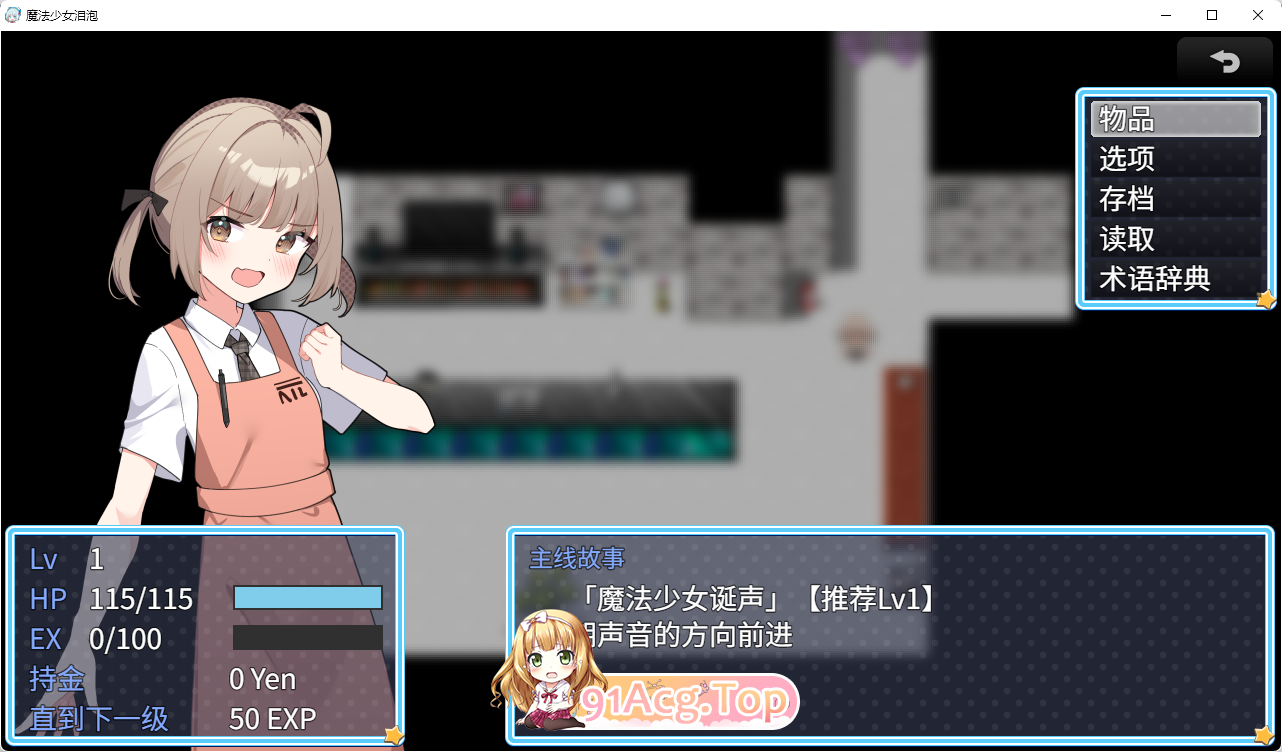Choose 读取 to load a save
The height and width of the screenshot is (752, 1282).
1174,239
